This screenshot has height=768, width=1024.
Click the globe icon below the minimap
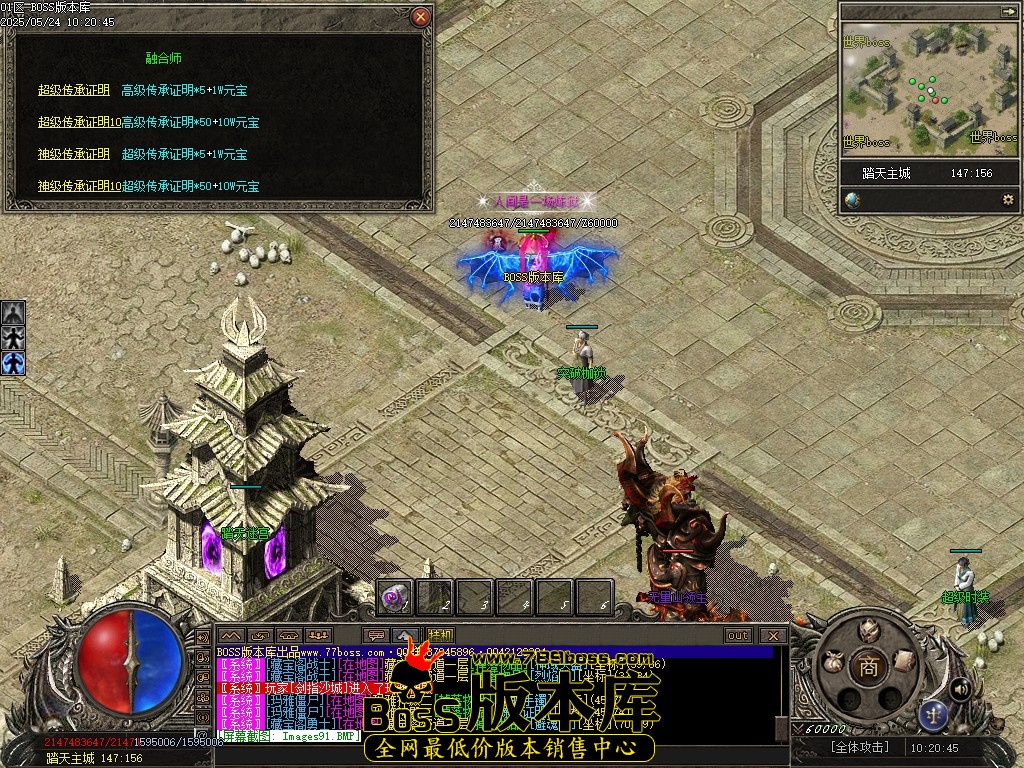tap(852, 200)
